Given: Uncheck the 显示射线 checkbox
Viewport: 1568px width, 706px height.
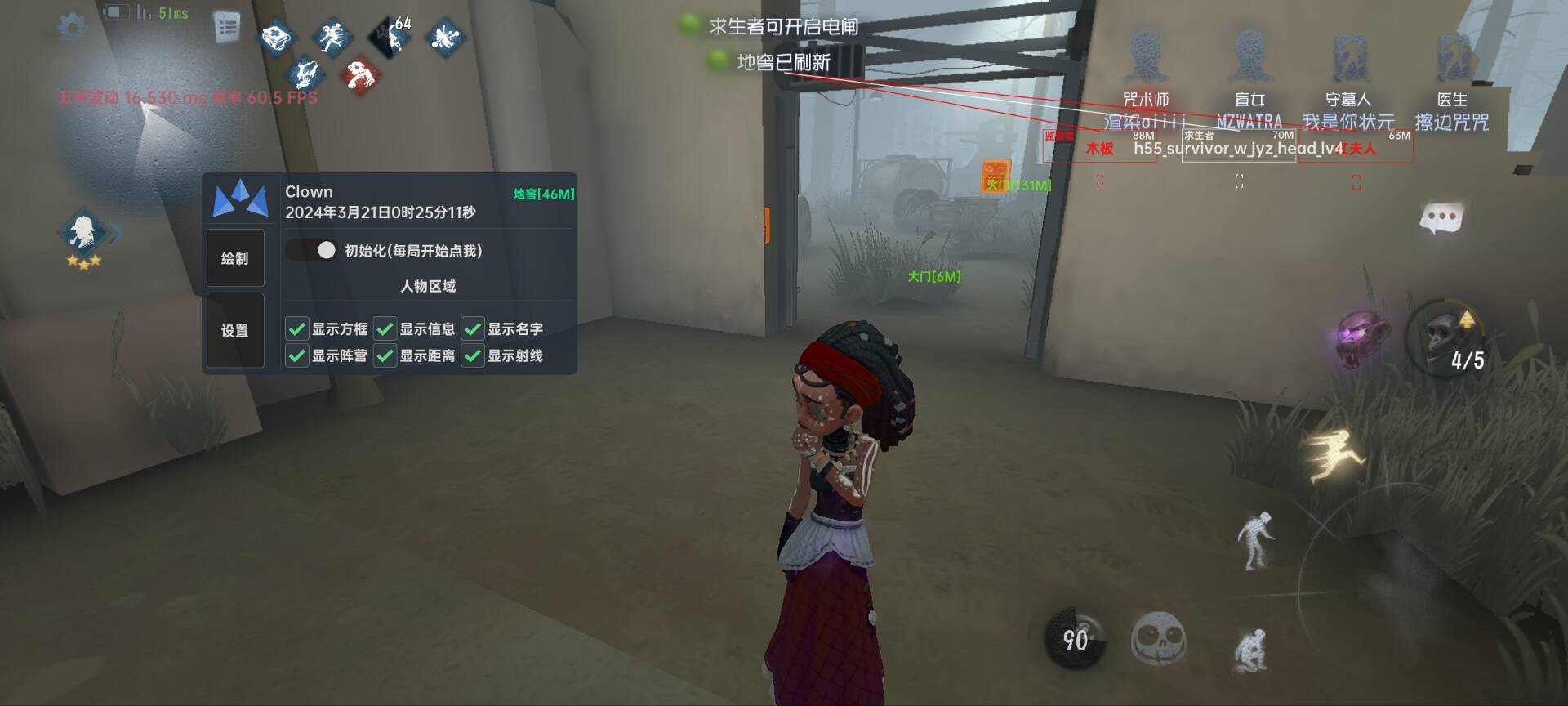Looking at the screenshot, I should click(473, 355).
